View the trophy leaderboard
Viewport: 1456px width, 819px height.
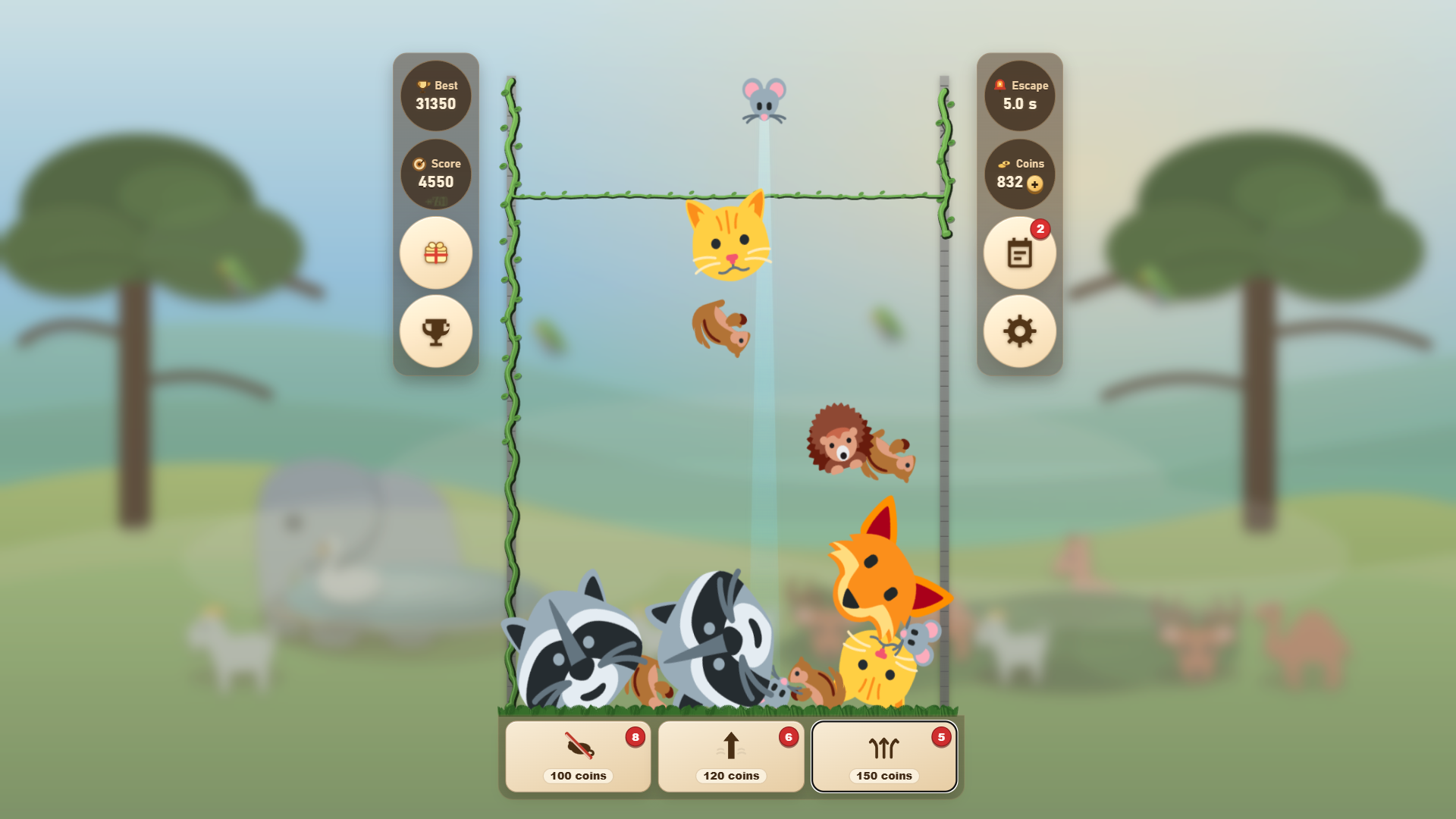[435, 331]
